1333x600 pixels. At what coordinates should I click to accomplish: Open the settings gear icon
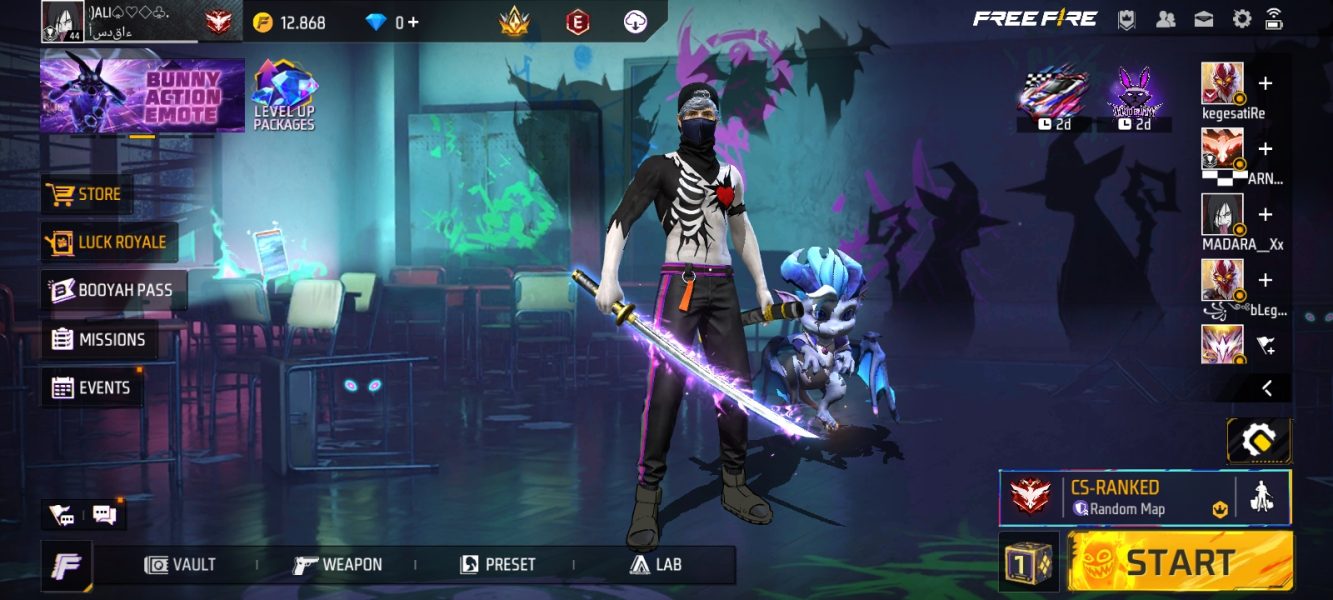click(1241, 19)
